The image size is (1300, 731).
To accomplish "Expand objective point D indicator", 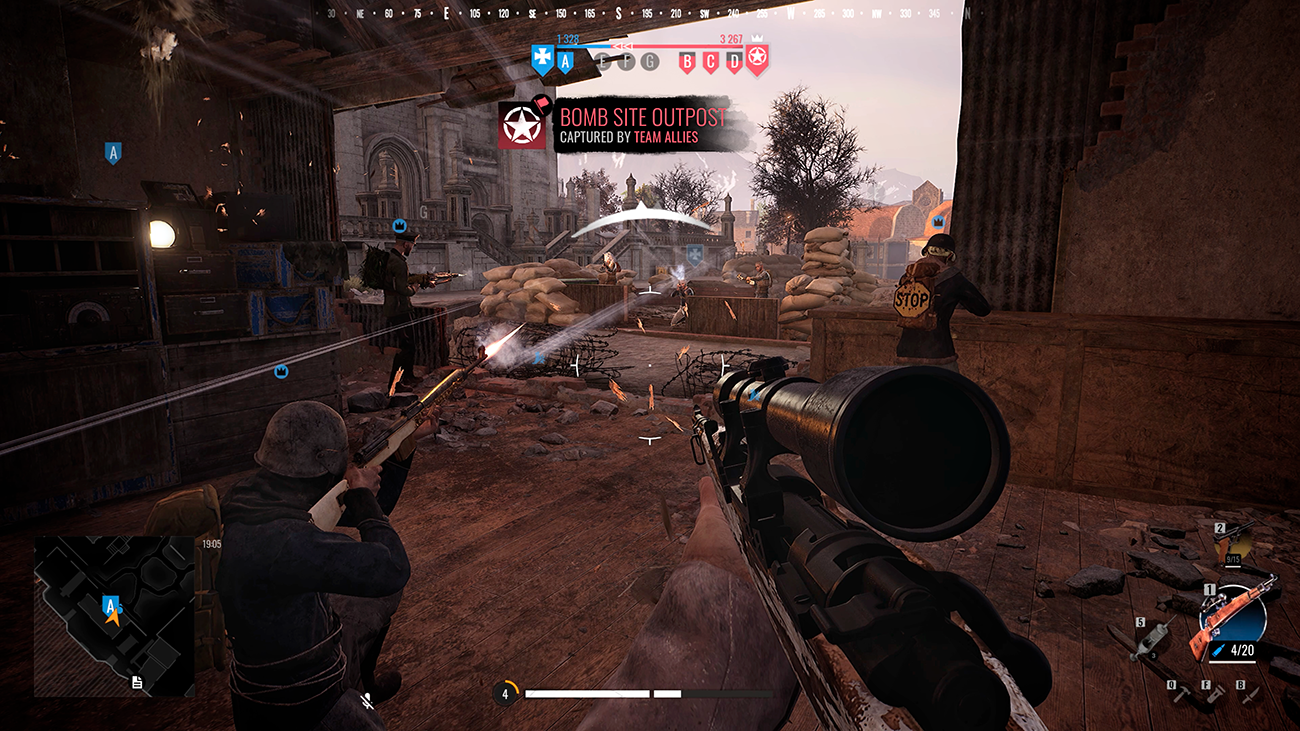I will click(x=734, y=62).
